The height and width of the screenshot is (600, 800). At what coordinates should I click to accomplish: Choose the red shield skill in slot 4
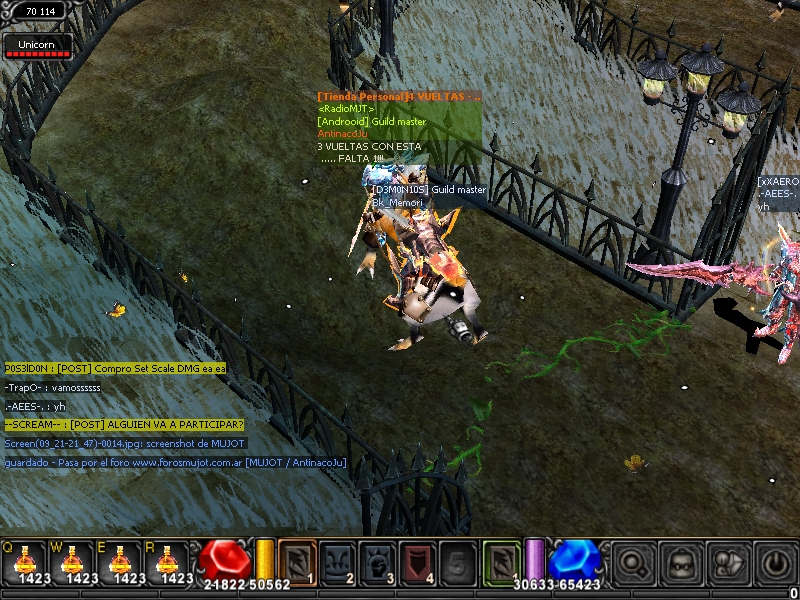pos(416,561)
